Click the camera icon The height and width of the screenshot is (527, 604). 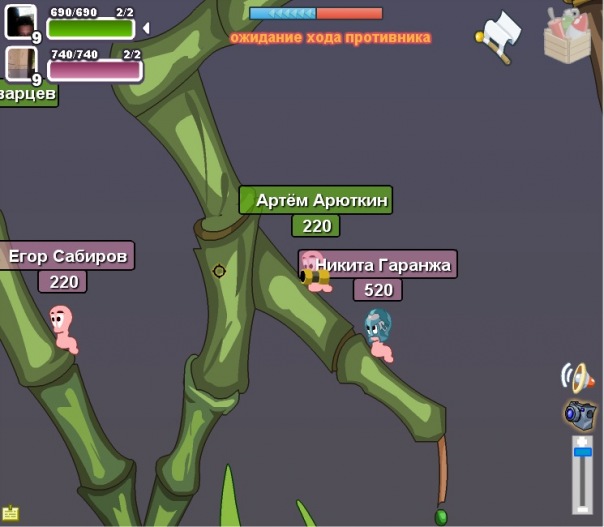click(x=580, y=413)
